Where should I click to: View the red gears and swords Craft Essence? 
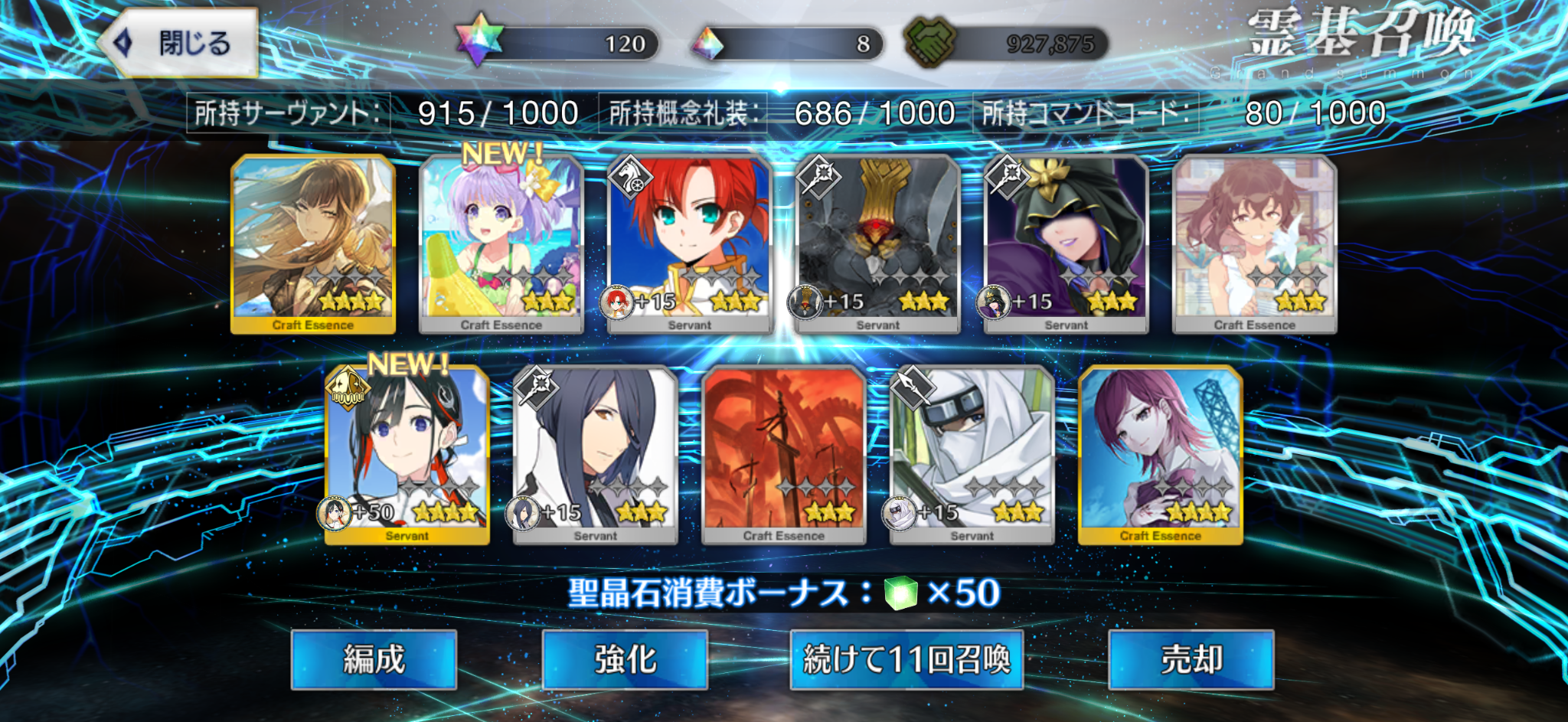tap(784, 455)
